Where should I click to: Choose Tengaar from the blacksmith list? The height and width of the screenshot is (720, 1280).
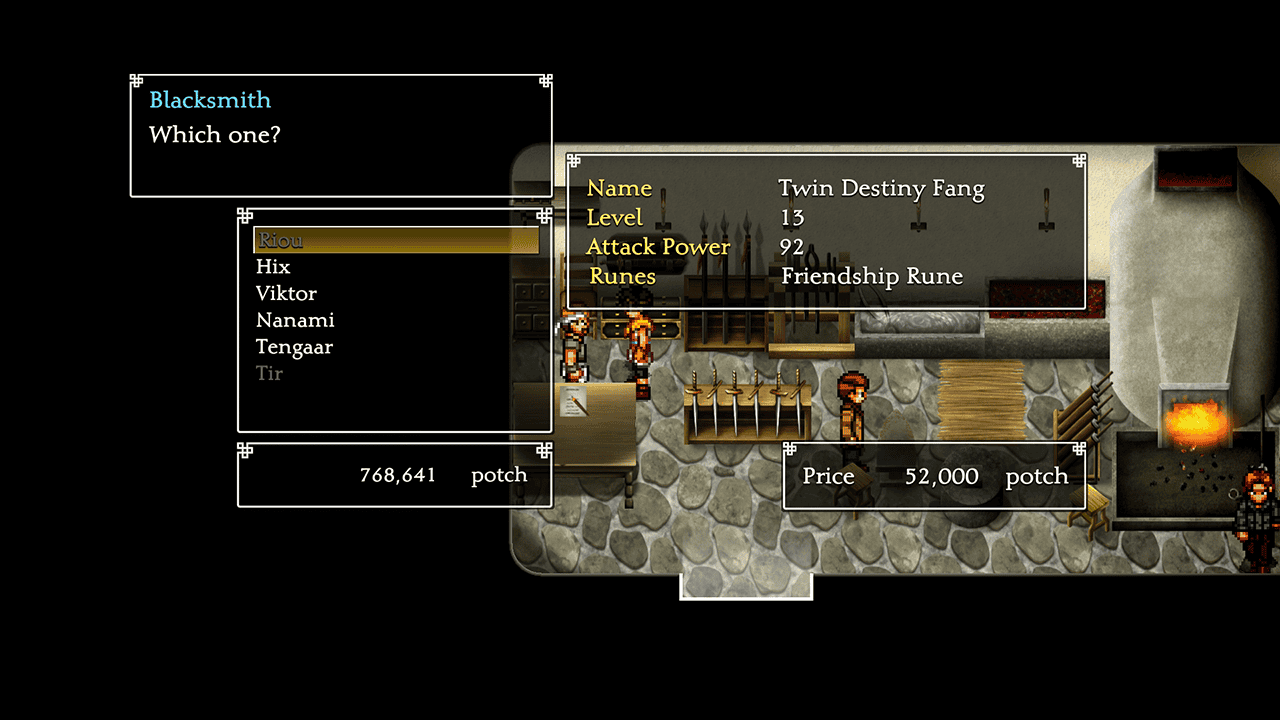coord(294,348)
